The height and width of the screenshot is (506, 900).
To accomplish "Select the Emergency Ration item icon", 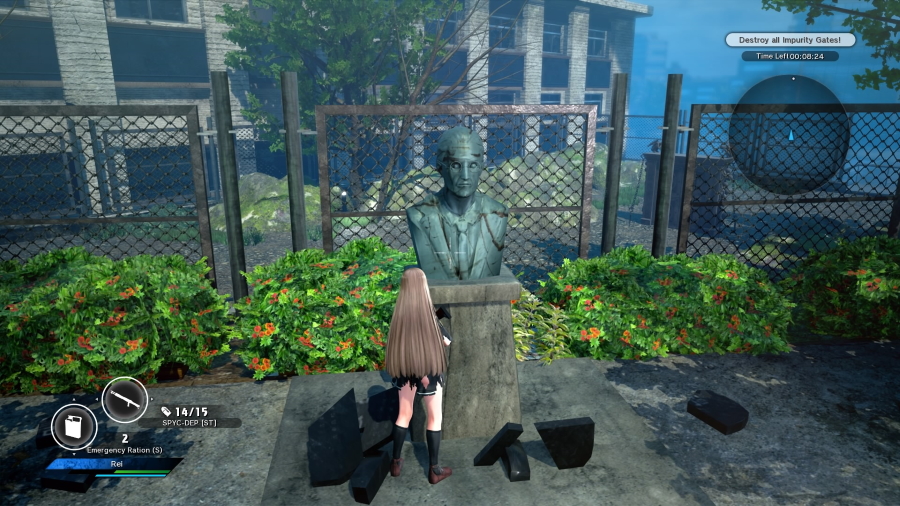I will click(x=74, y=427).
